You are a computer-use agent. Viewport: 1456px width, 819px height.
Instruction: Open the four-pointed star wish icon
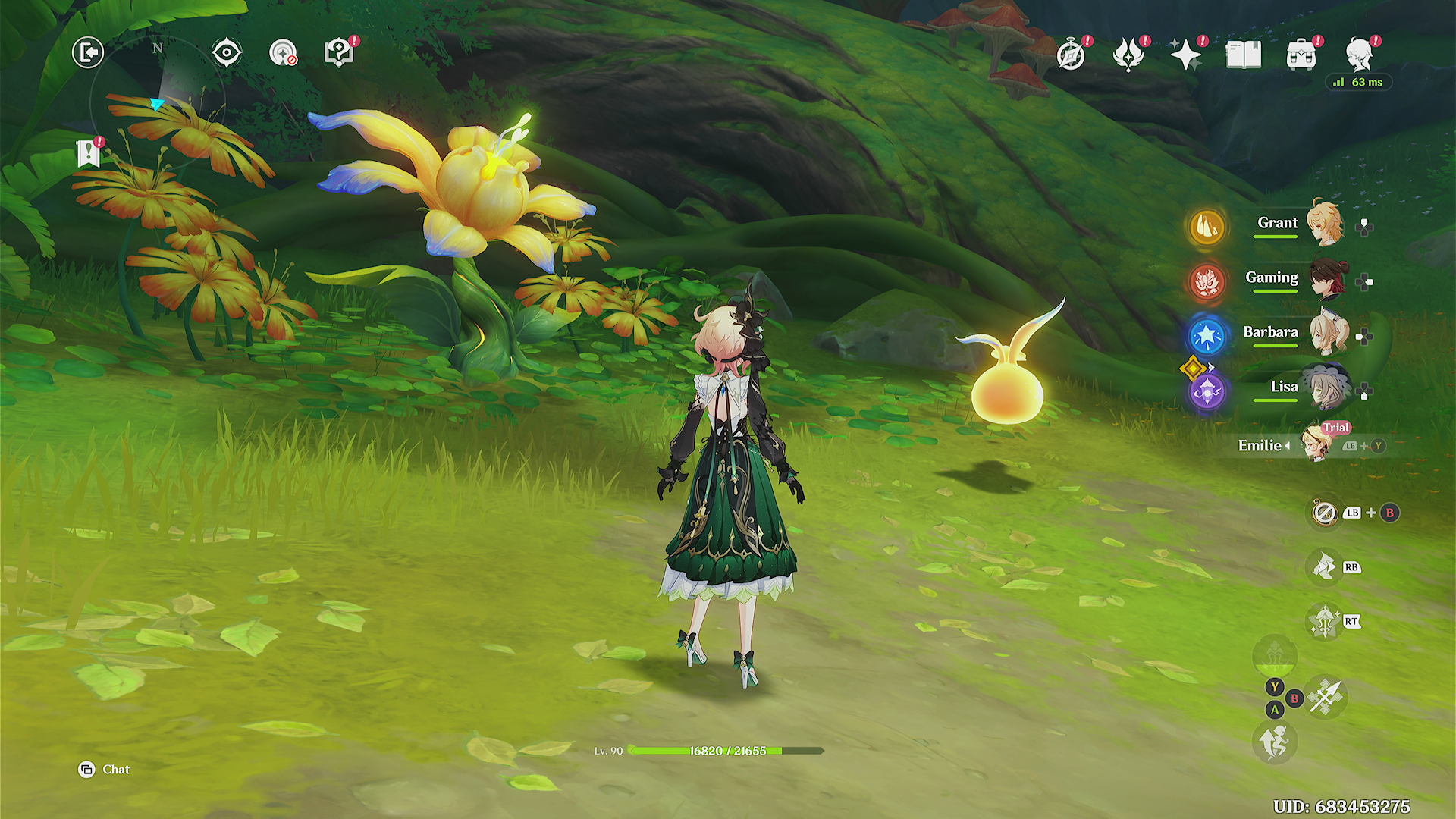tap(1186, 55)
